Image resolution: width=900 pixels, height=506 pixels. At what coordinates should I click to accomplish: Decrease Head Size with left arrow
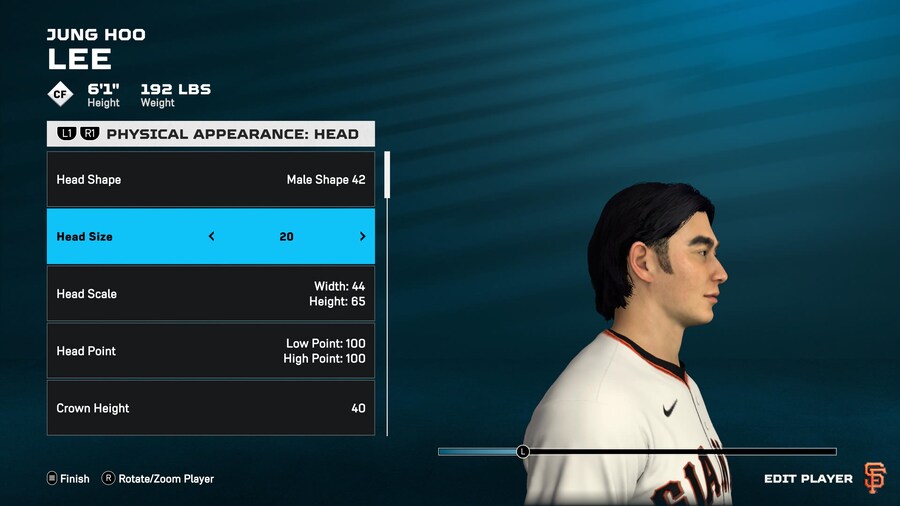click(211, 237)
